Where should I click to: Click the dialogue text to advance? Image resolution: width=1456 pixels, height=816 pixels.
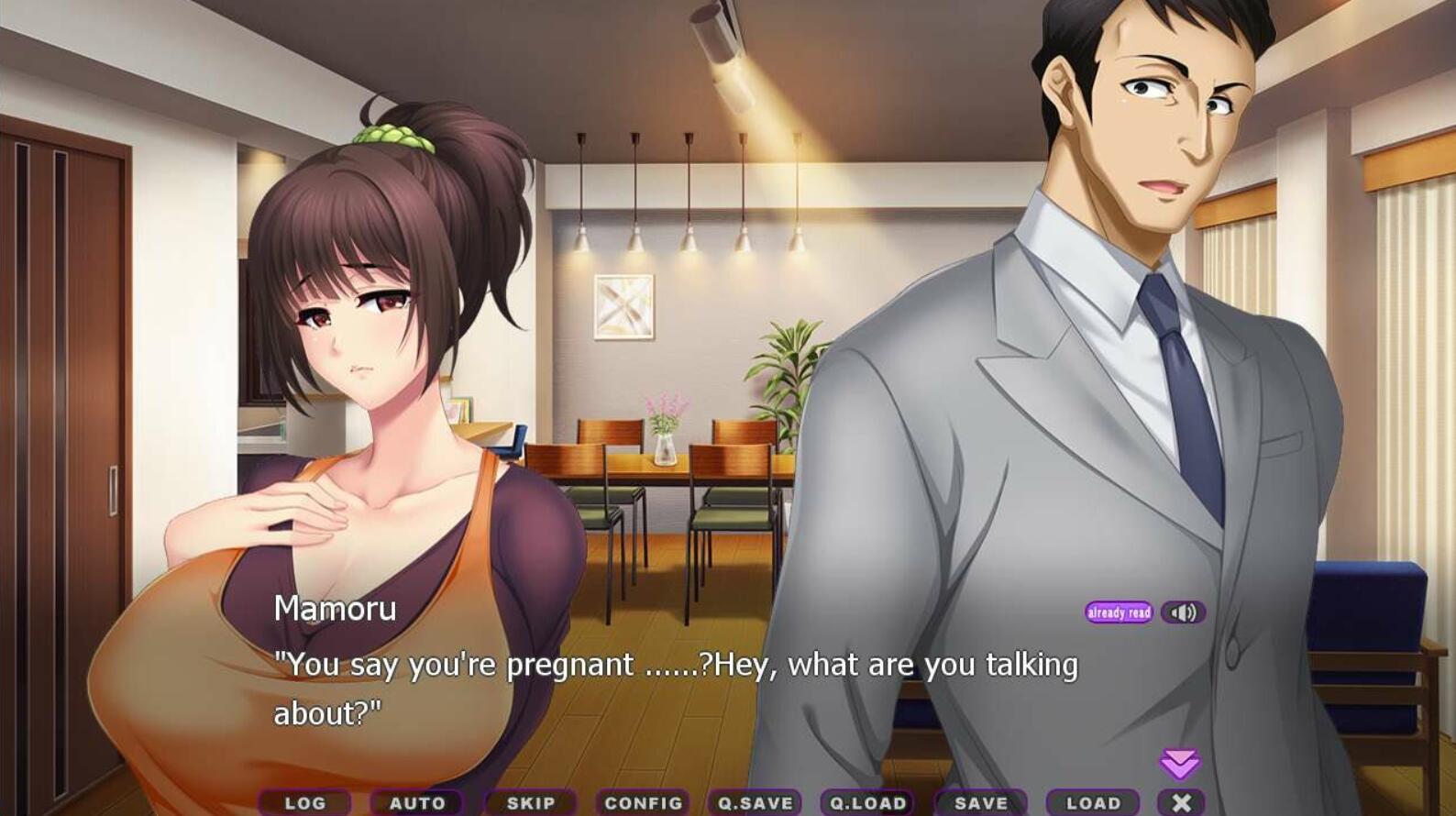(676, 665)
